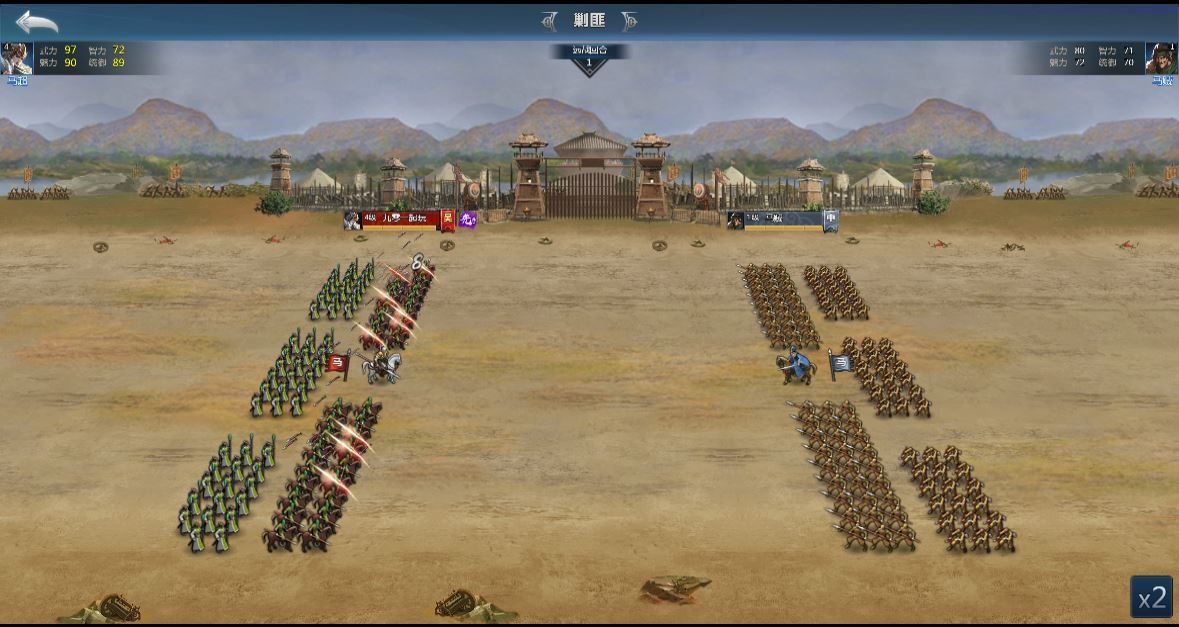Toggle the x2 battle speed
Screen dimensions: 1179x627
point(1152,597)
